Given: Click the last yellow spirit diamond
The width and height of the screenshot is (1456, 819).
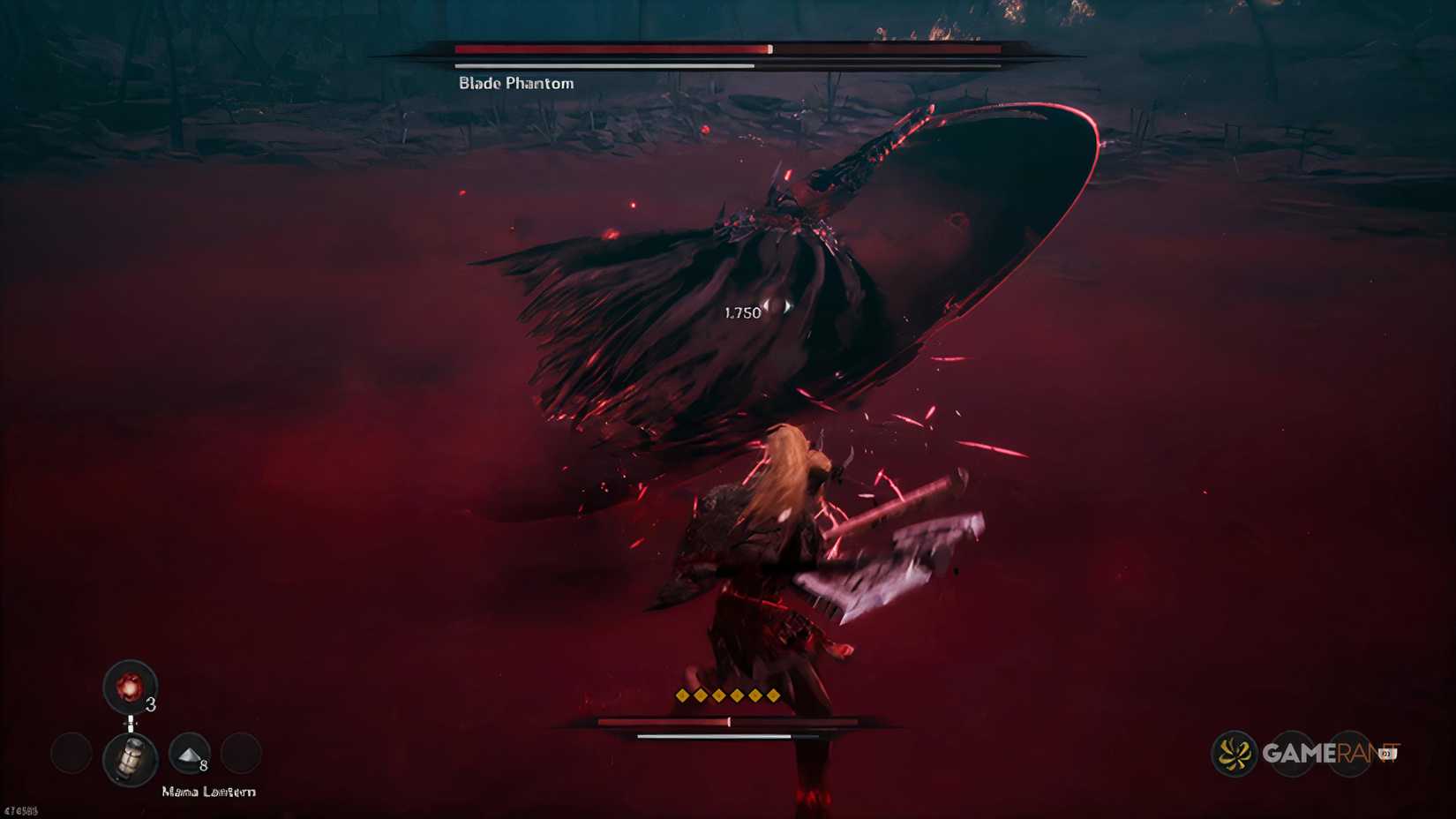Looking at the screenshot, I should [773, 695].
